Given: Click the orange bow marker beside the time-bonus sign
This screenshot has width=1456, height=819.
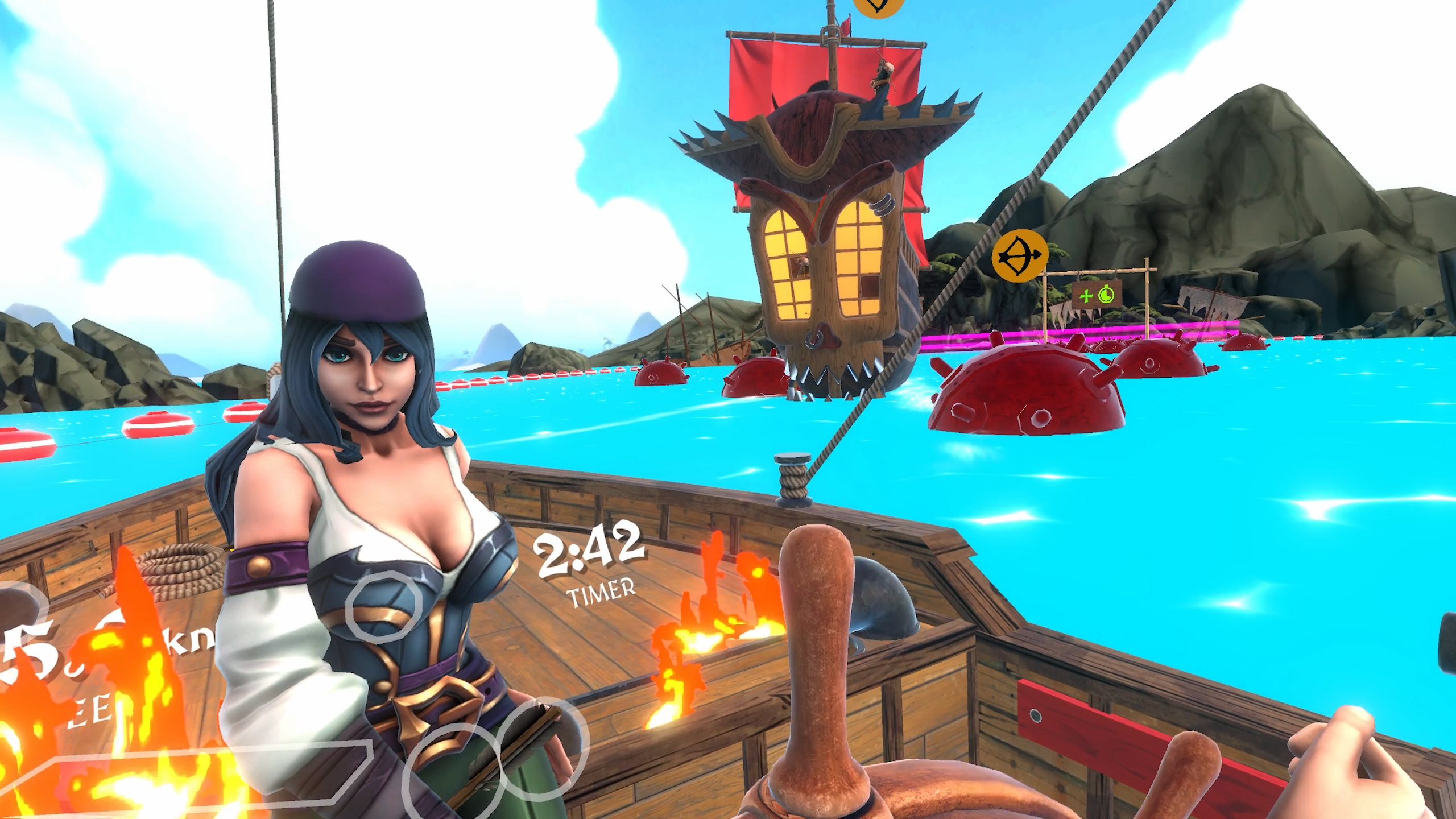Looking at the screenshot, I should tap(1019, 256).
